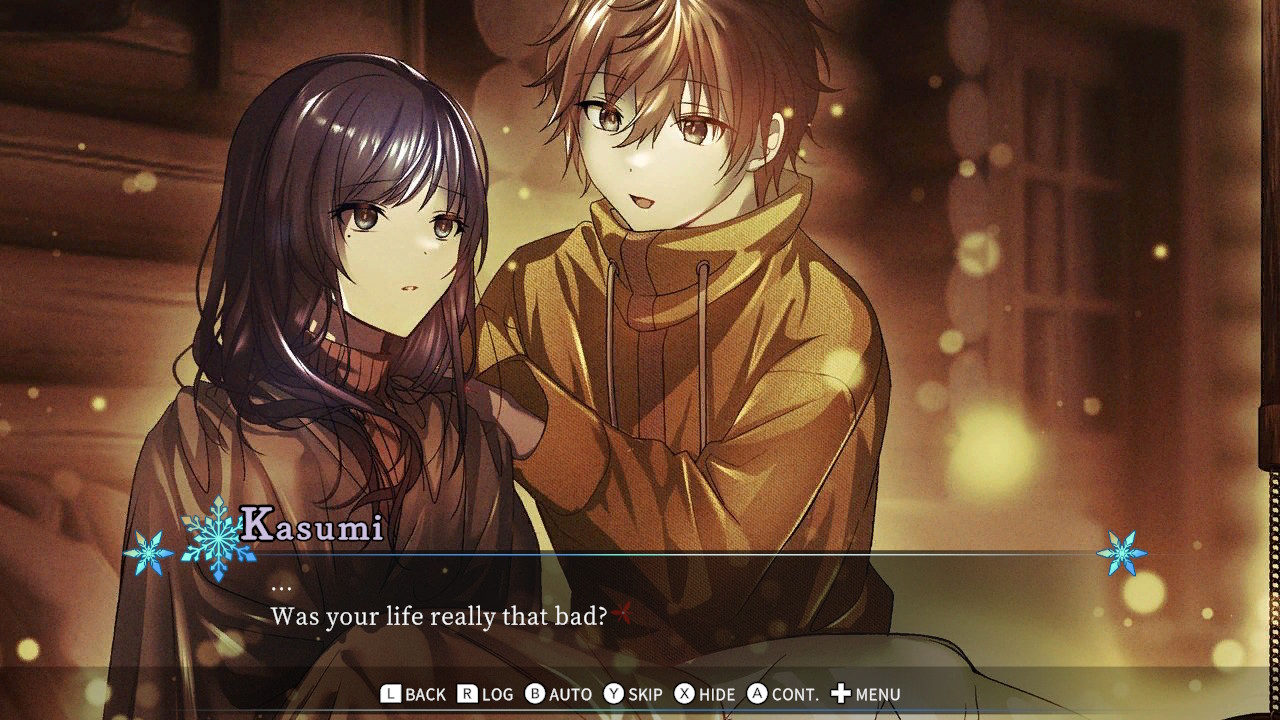Image resolution: width=1280 pixels, height=720 pixels.
Task: Toggle AUTO text advance mode
Action: coord(570,693)
